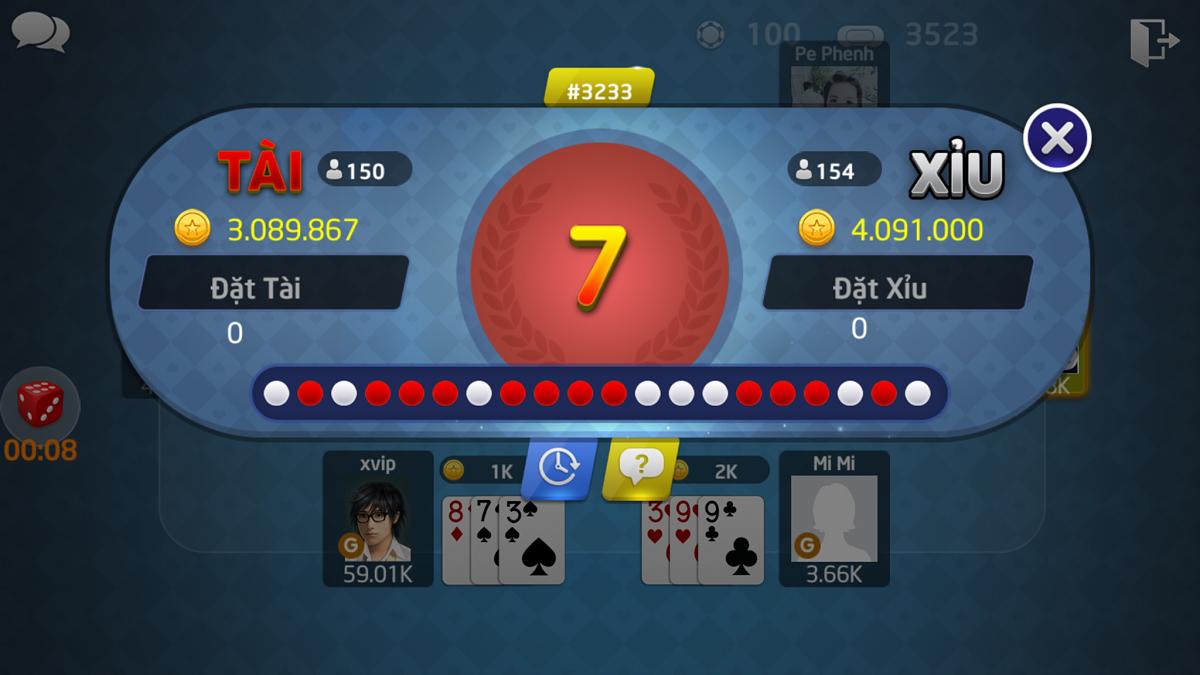Select the 9 of clubs card
The image size is (1200, 675).
click(733, 545)
